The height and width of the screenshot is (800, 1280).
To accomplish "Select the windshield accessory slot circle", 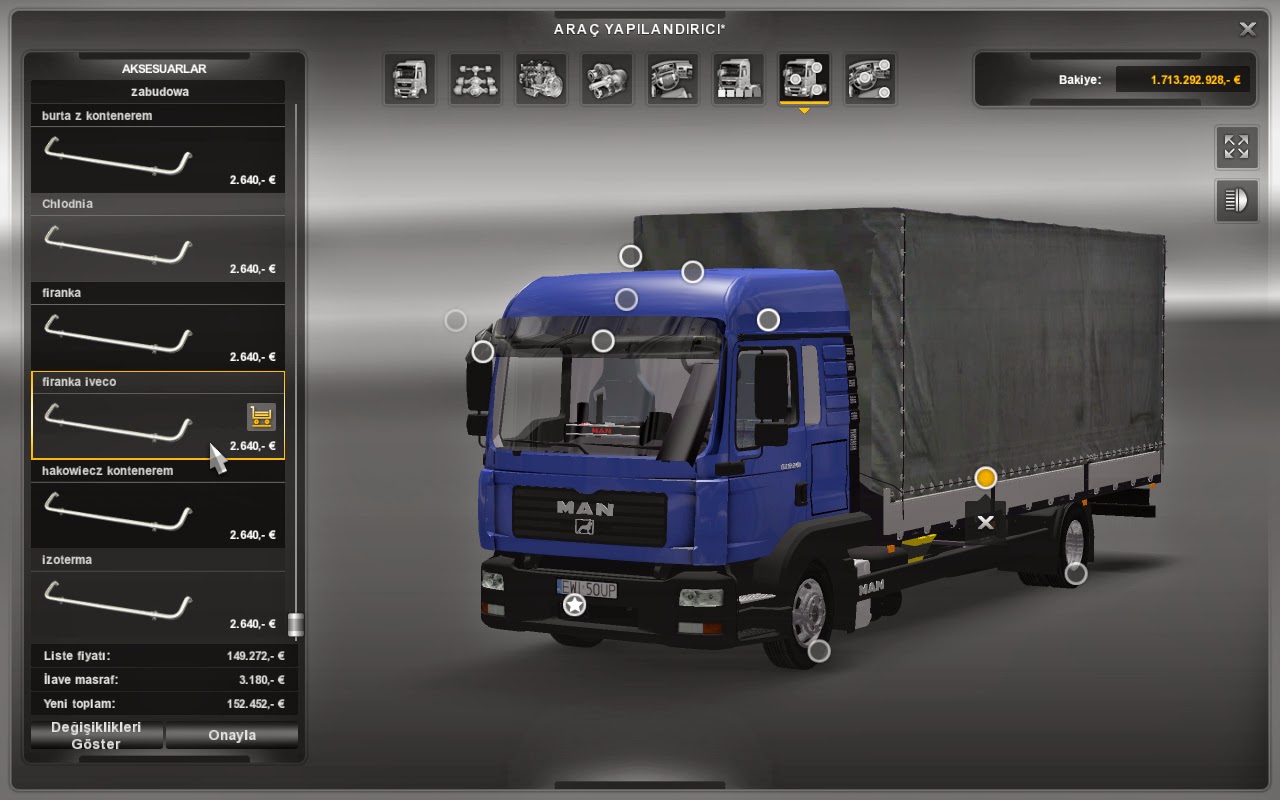I will (602, 340).
